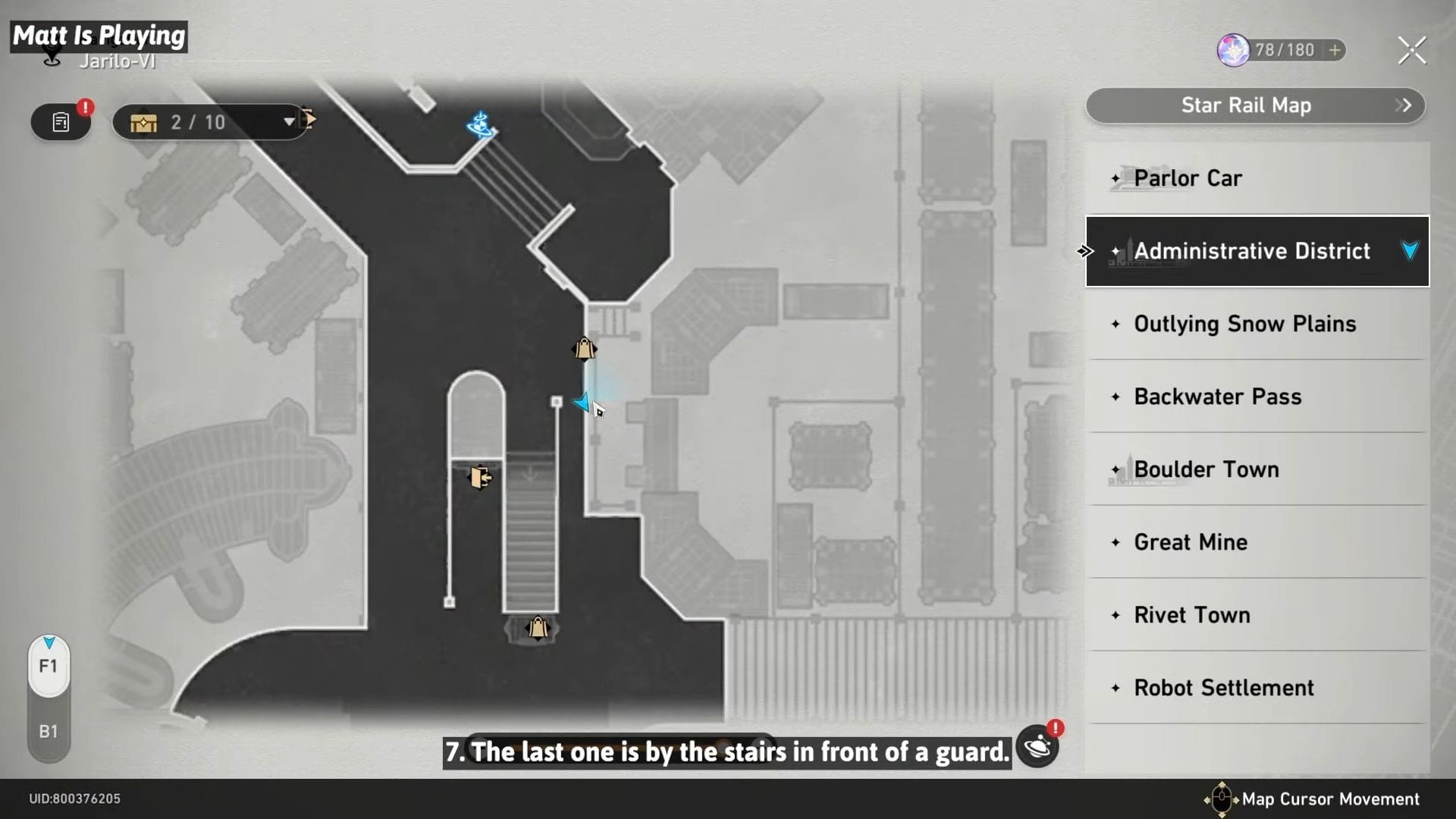Image resolution: width=1456 pixels, height=819 pixels.
Task: Open the Star Rail Map
Action: pos(1255,105)
